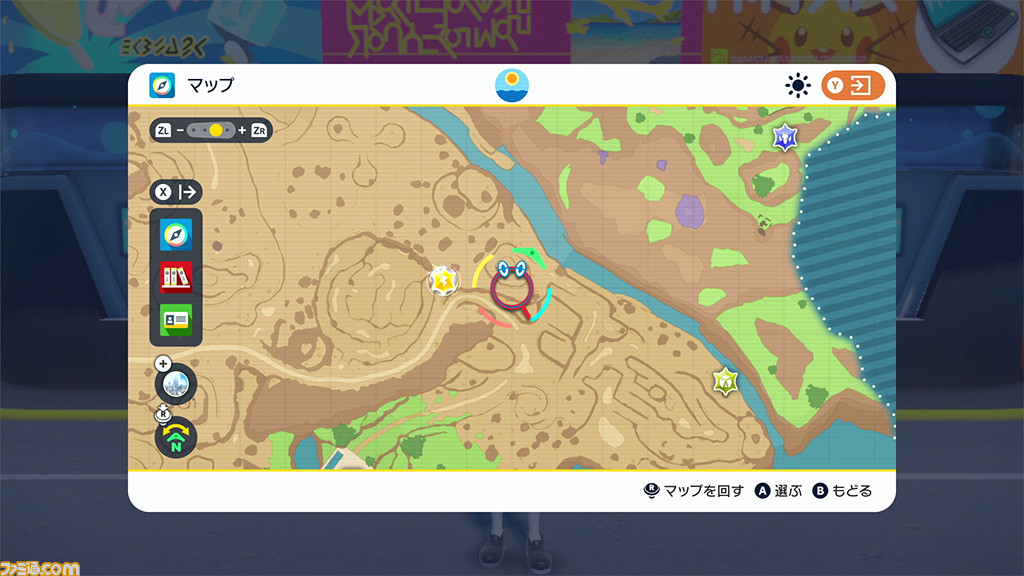The image size is (1024, 576).
Task: Click the daytime sun indicator icon
Action: [512, 86]
